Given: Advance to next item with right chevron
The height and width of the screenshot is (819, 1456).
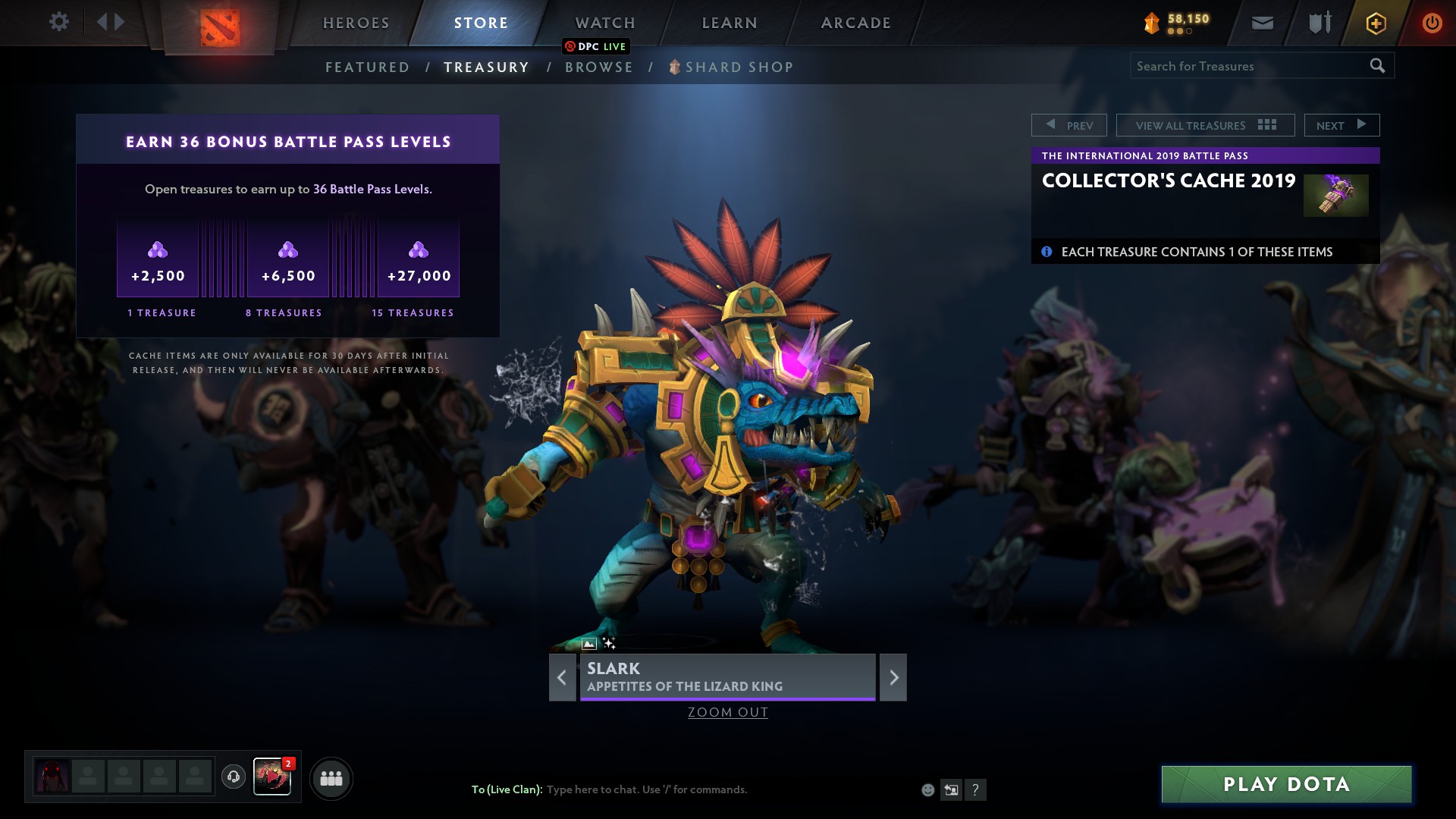Looking at the screenshot, I should [x=893, y=677].
